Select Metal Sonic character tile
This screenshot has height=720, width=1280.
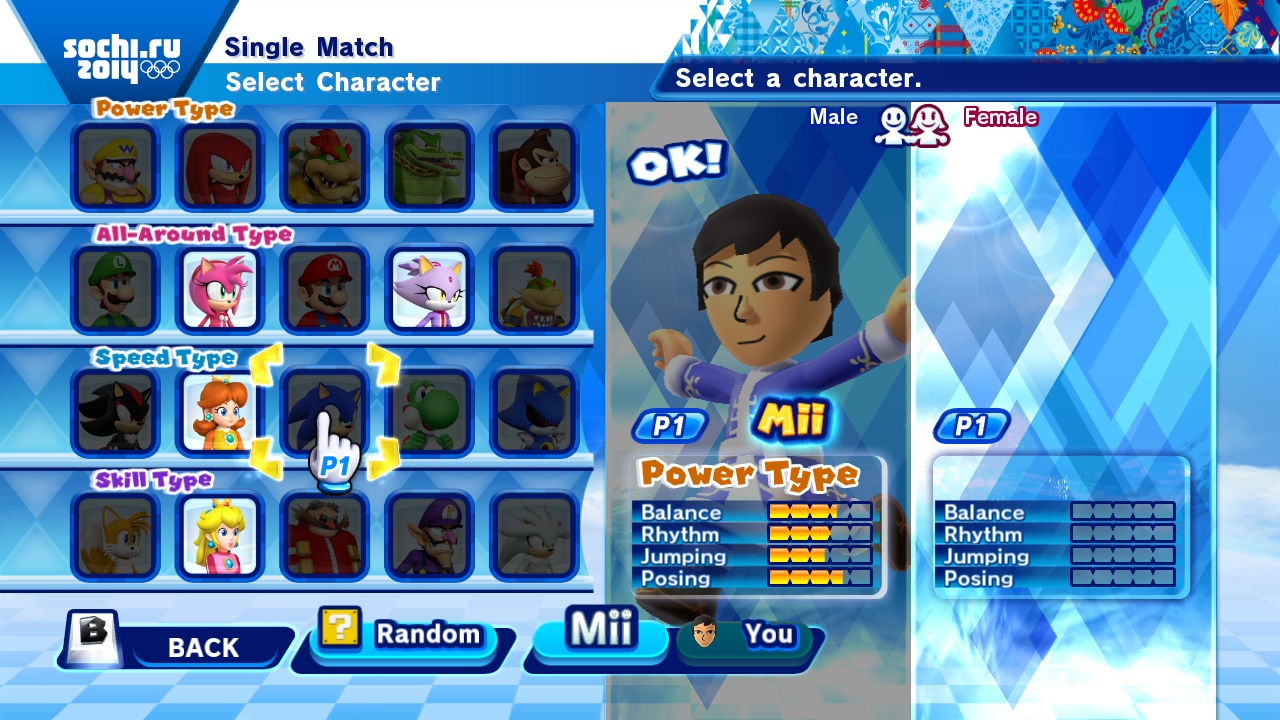[x=534, y=412]
